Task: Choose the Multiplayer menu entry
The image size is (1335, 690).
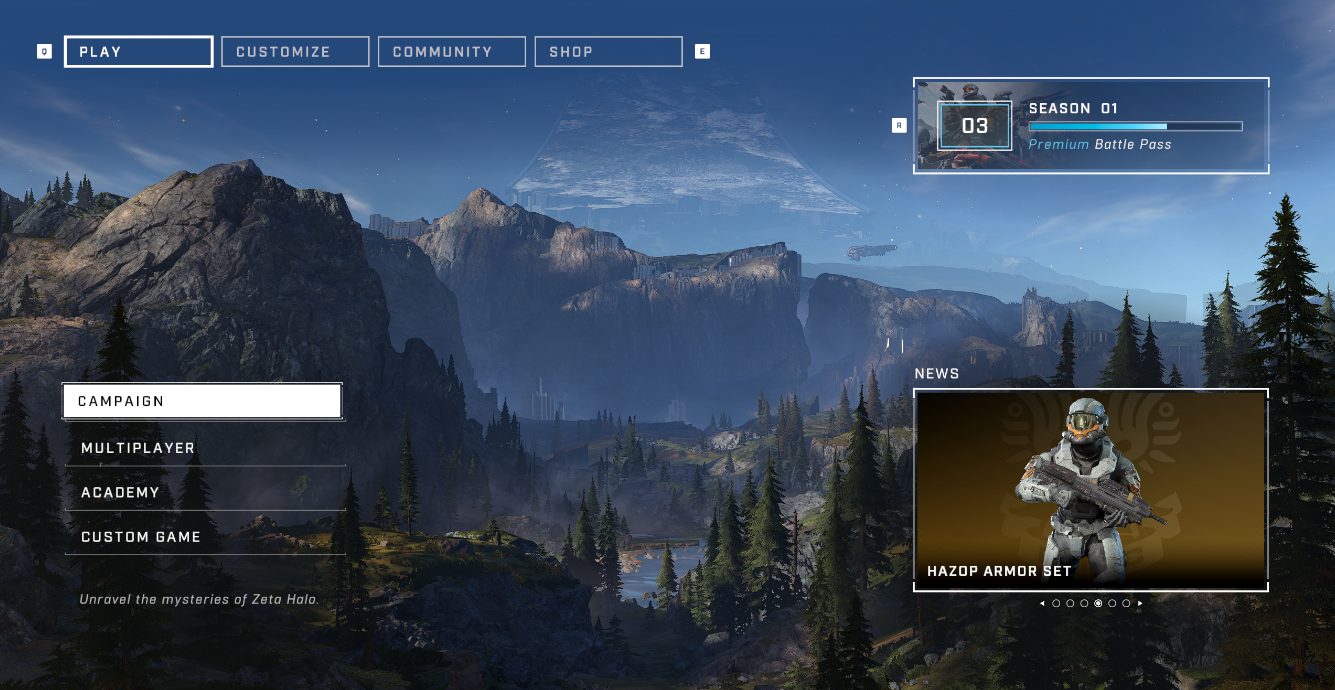Action: click(205, 448)
